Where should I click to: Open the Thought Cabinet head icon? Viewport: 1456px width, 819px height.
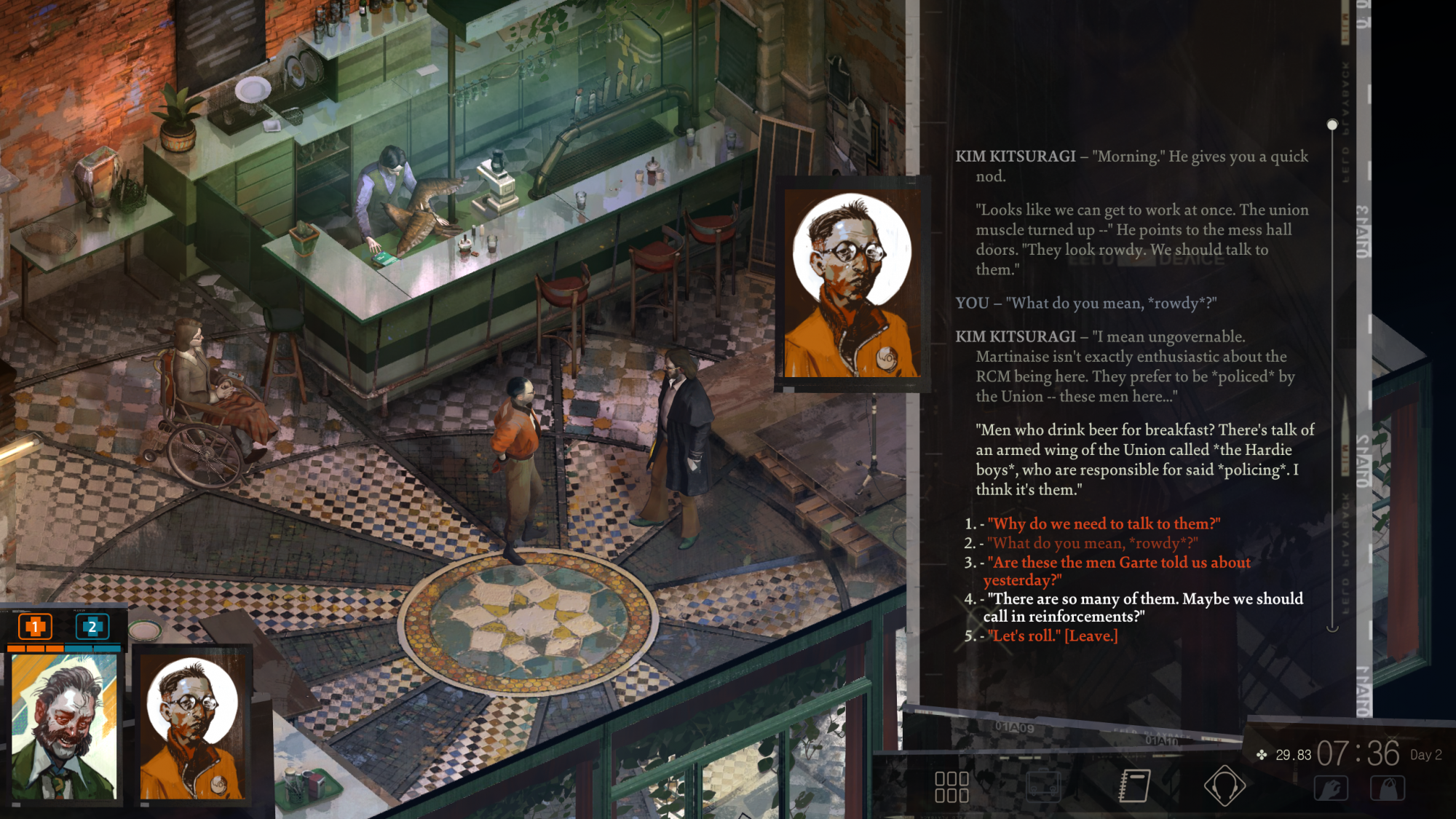point(1224,786)
